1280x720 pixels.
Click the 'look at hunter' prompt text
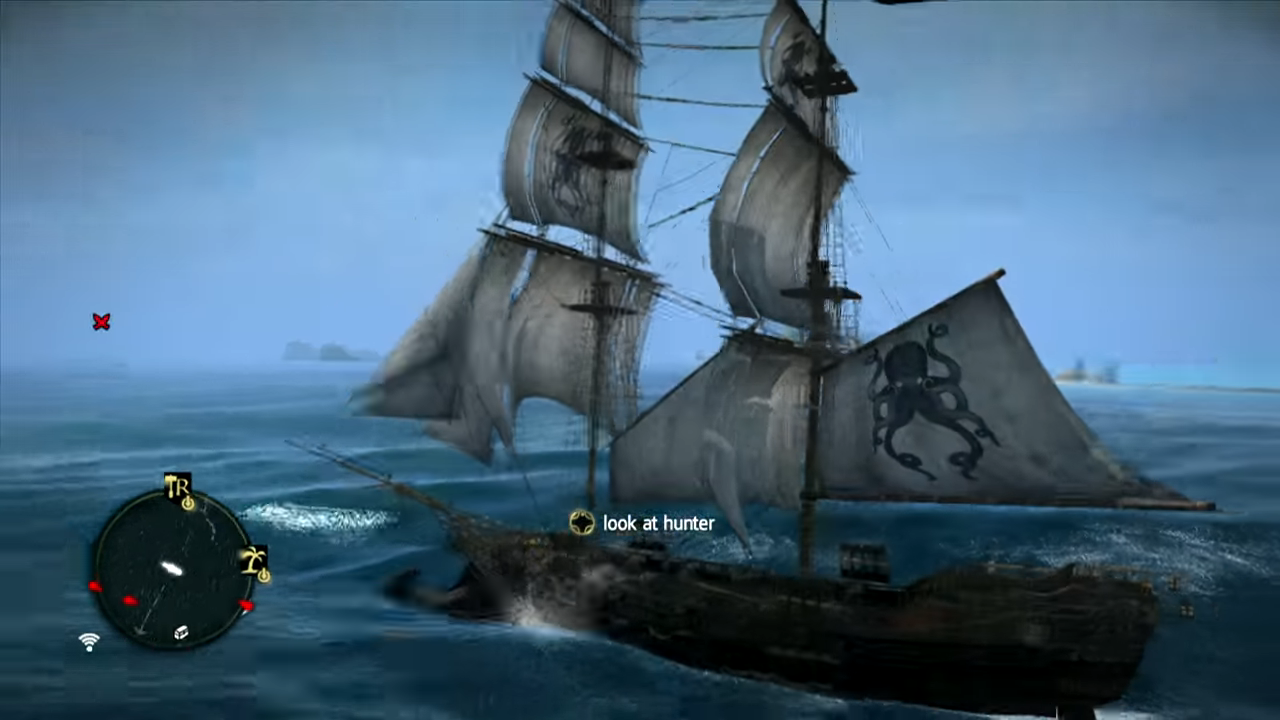658,523
